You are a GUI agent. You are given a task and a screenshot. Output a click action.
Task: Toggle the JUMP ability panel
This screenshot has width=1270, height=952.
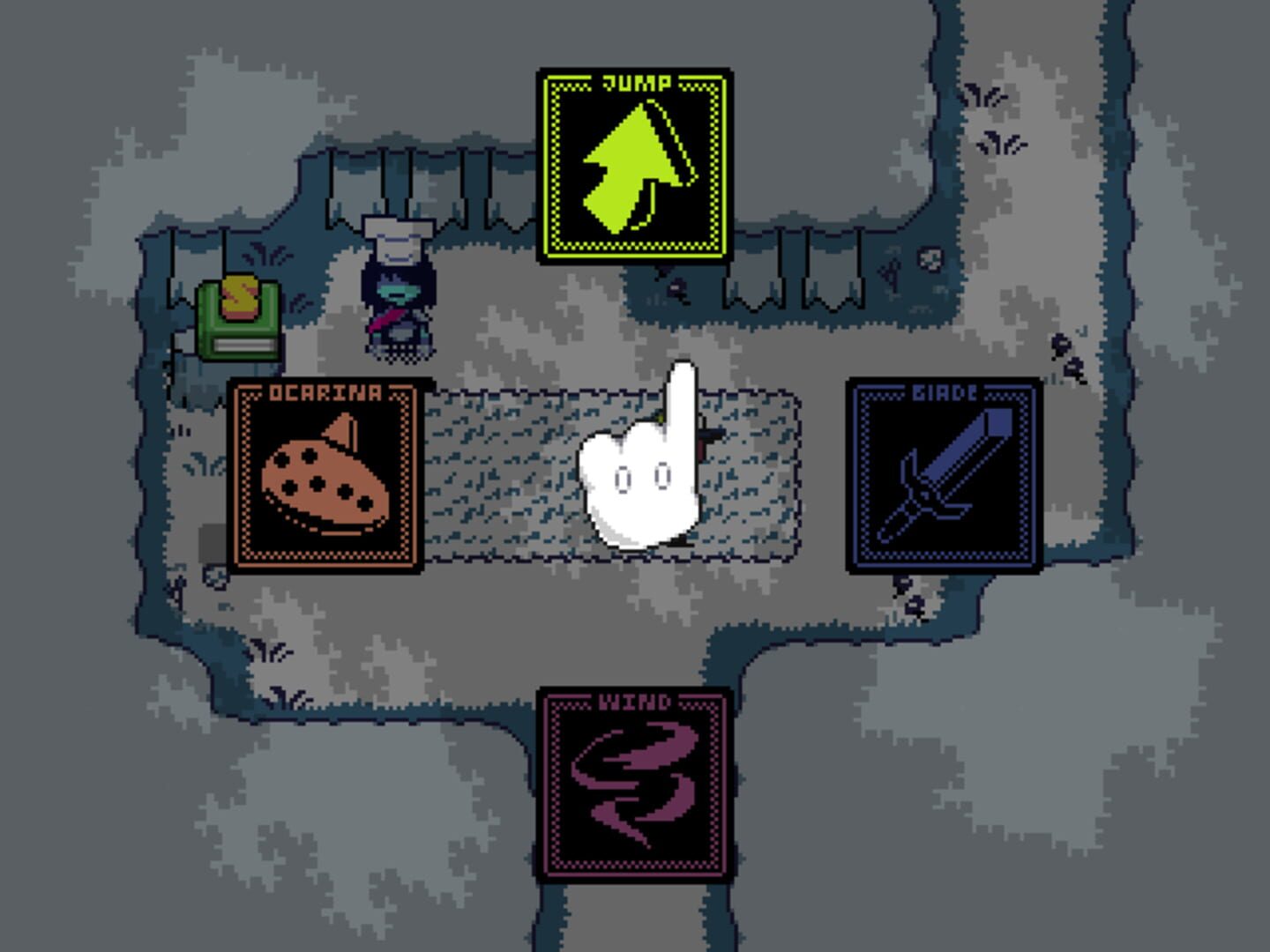click(x=633, y=163)
